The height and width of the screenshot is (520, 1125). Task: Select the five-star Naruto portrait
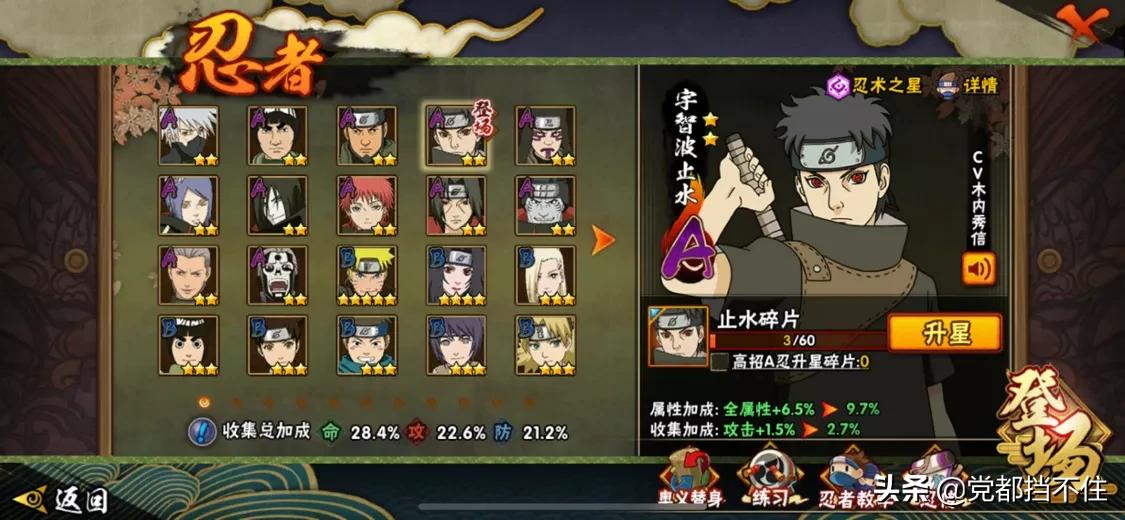pyautogui.click(x=366, y=275)
